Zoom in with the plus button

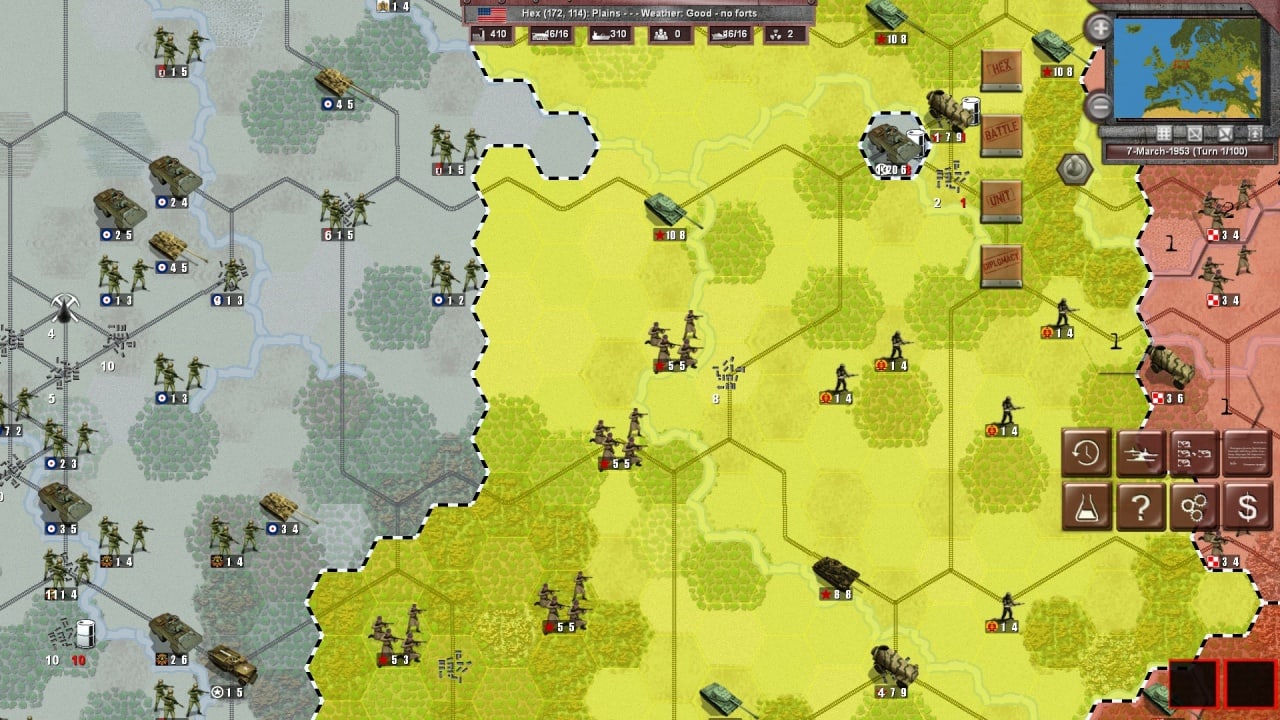click(x=1099, y=28)
